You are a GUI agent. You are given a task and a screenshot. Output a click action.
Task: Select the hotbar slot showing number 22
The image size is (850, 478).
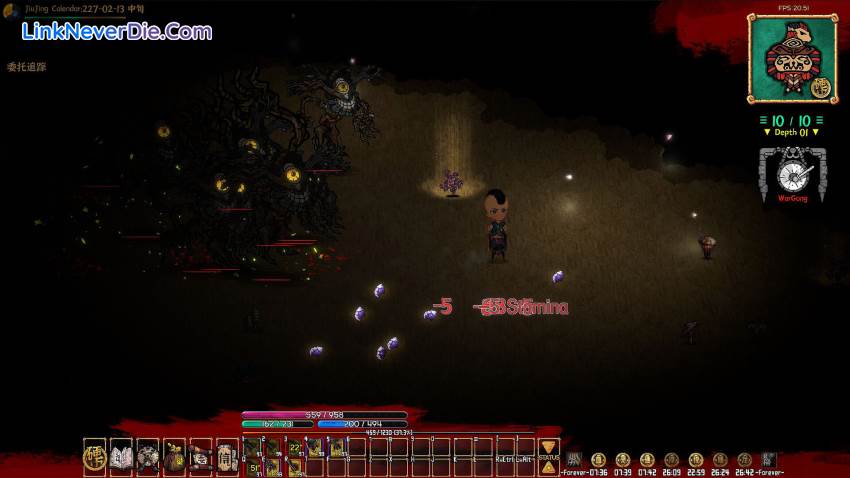coord(295,447)
